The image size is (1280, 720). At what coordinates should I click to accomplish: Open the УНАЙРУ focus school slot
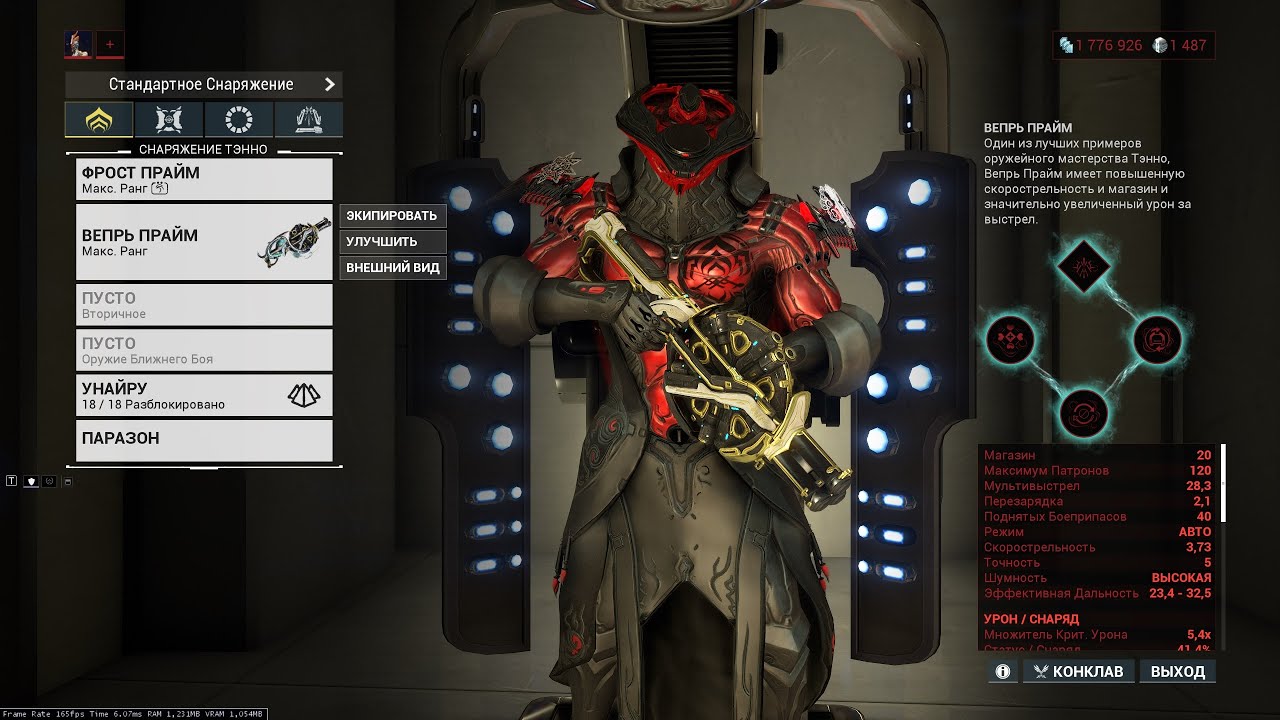(204, 395)
